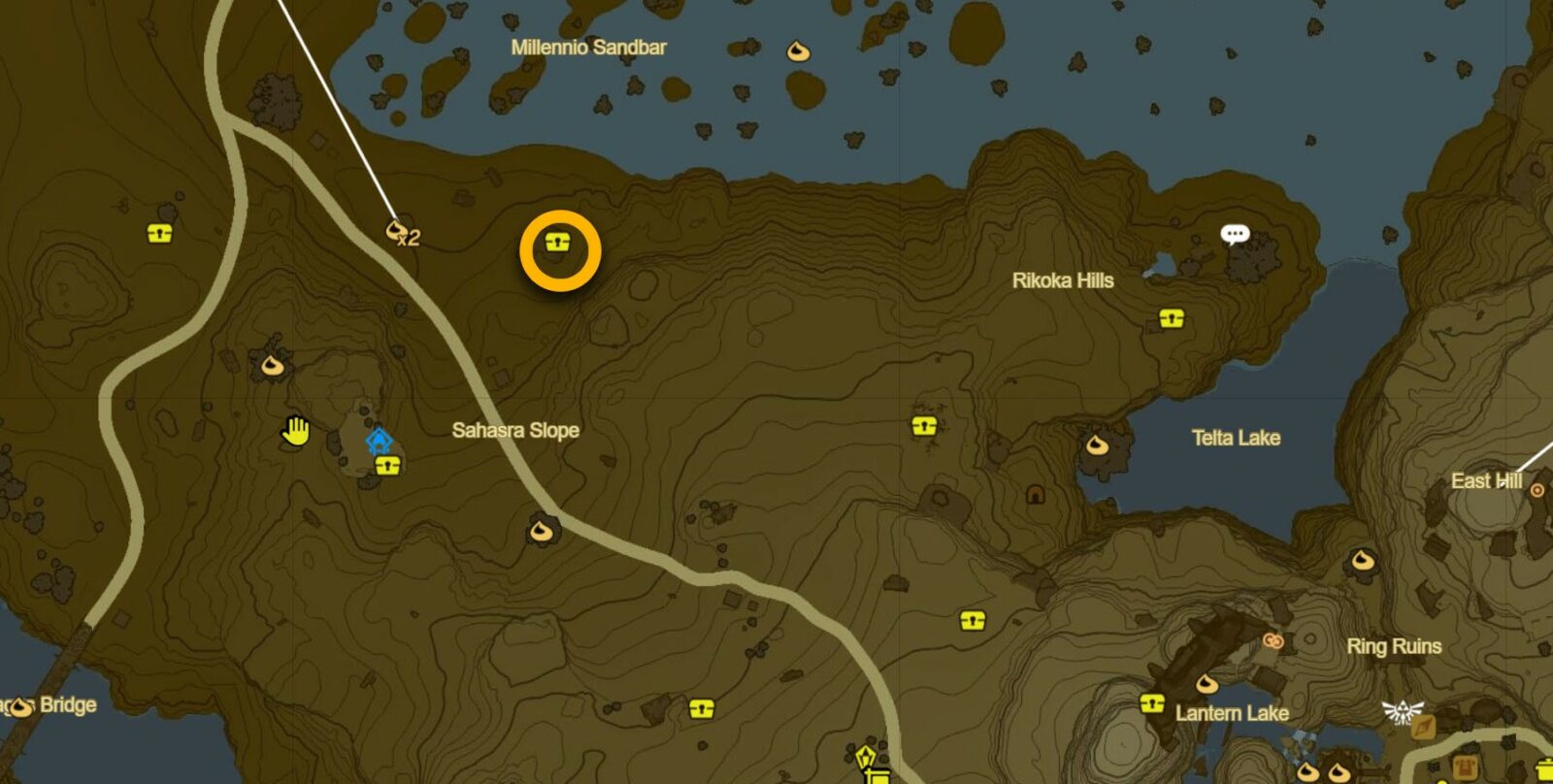The width and height of the screenshot is (1553, 784).
Task: Select the blue shrine marker
Action: (378, 441)
